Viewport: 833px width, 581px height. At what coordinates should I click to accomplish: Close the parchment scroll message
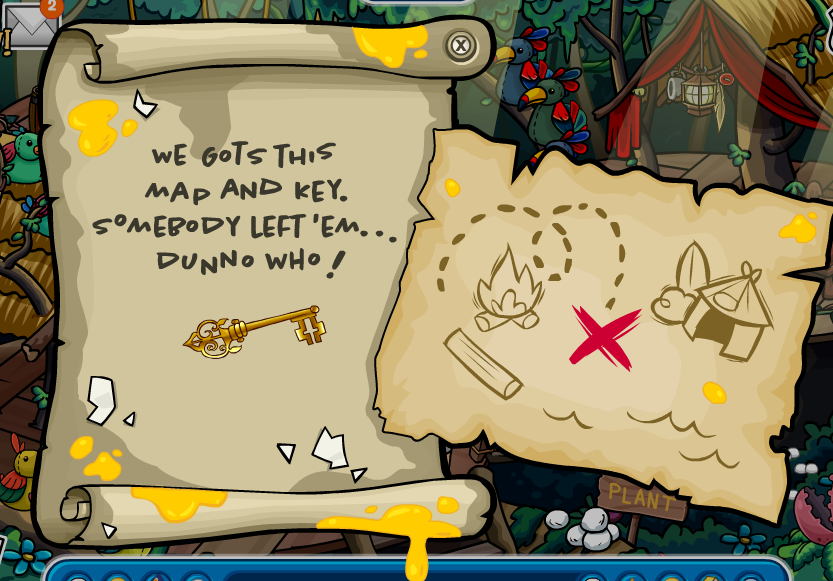[460, 45]
